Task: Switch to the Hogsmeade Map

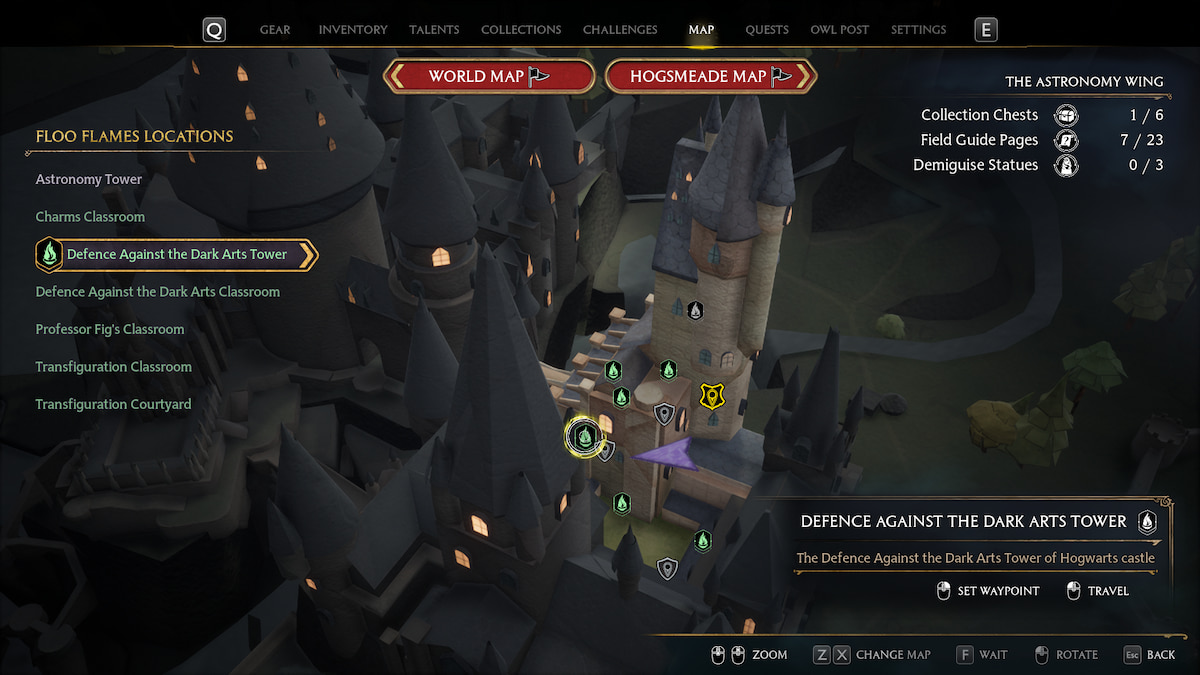Action: pos(710,77)
